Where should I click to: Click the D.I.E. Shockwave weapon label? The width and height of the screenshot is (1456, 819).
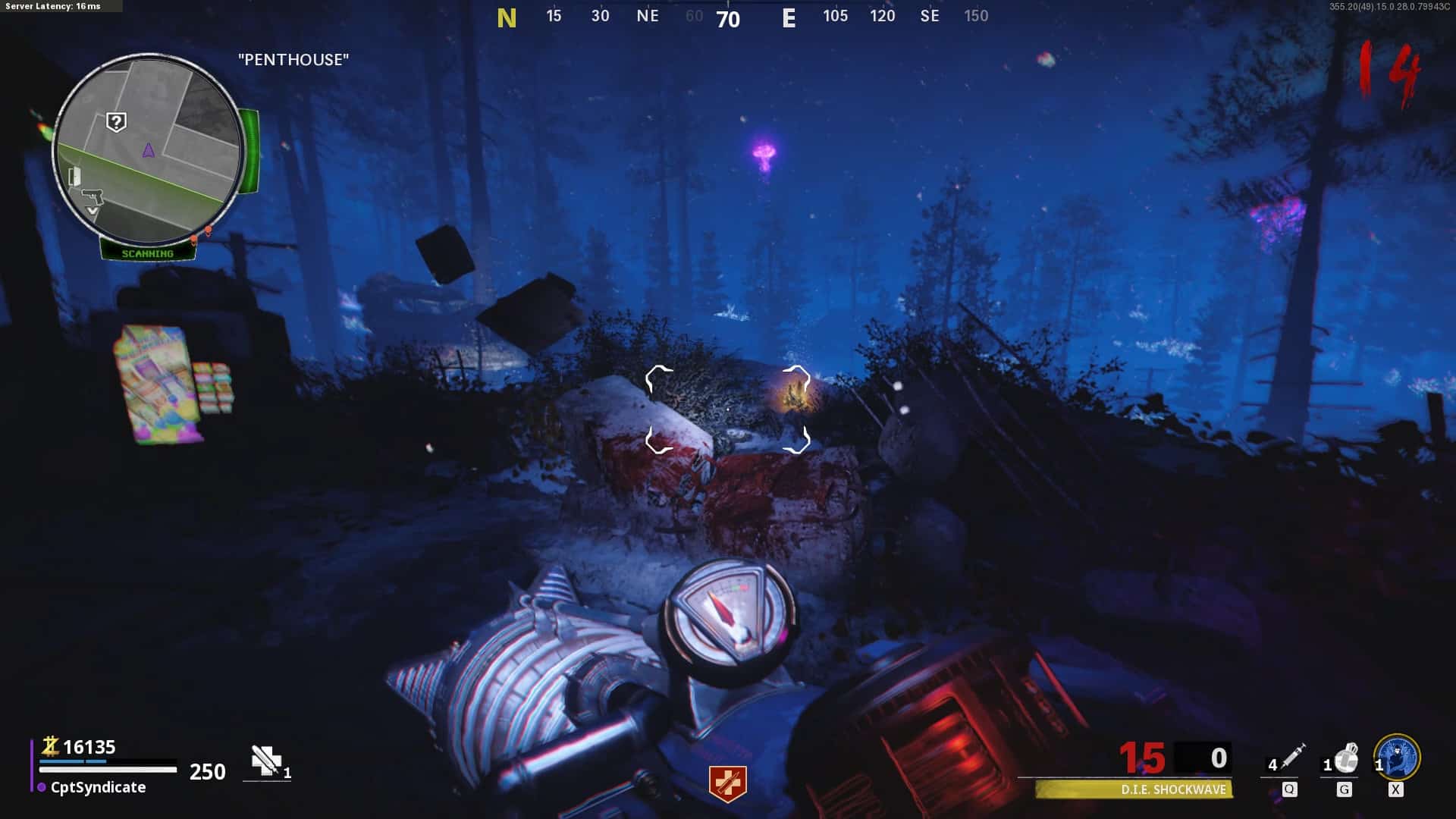pos(1172,789)
